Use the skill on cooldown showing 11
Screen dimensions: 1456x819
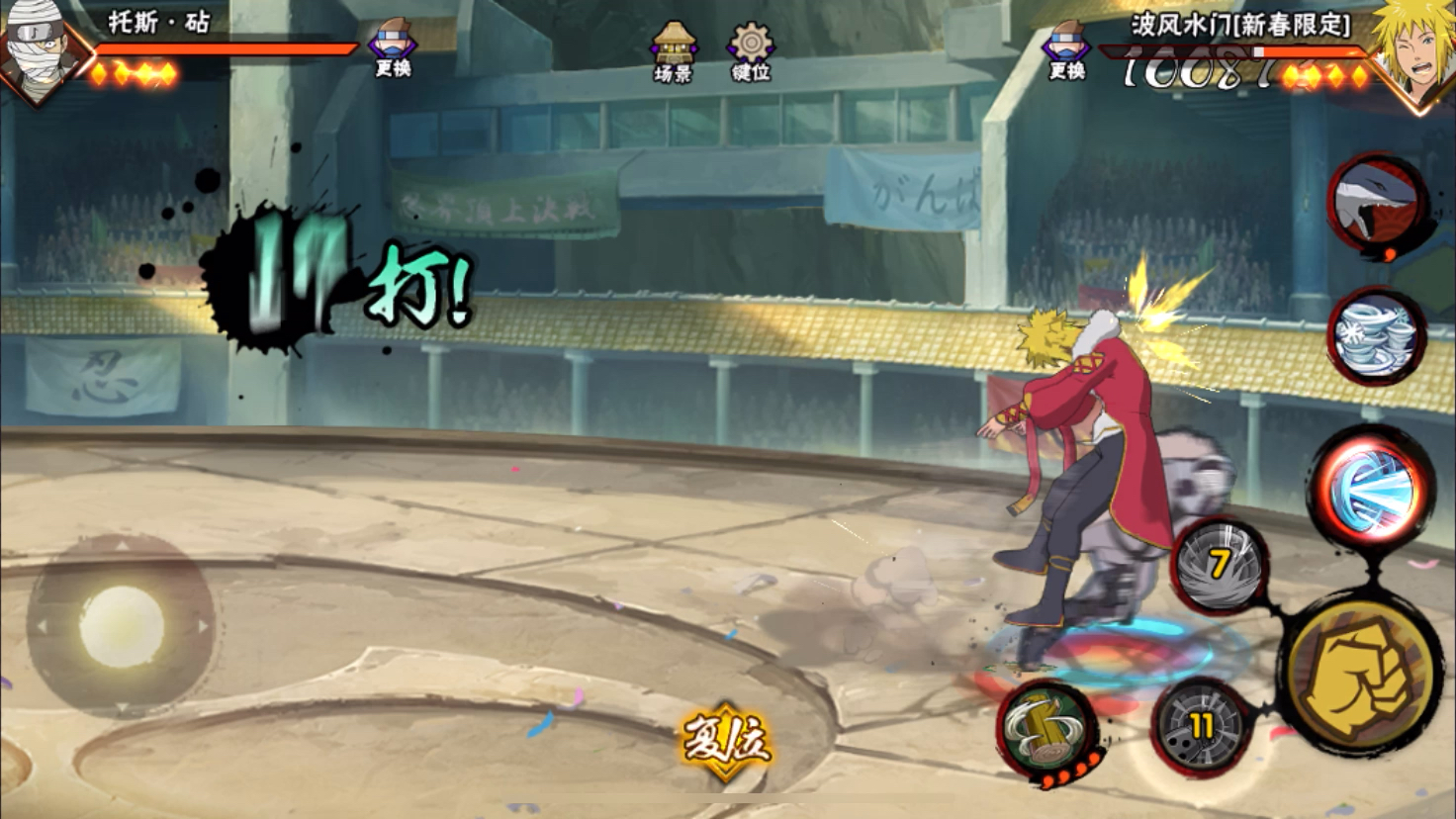click(x=1202, y=728)
